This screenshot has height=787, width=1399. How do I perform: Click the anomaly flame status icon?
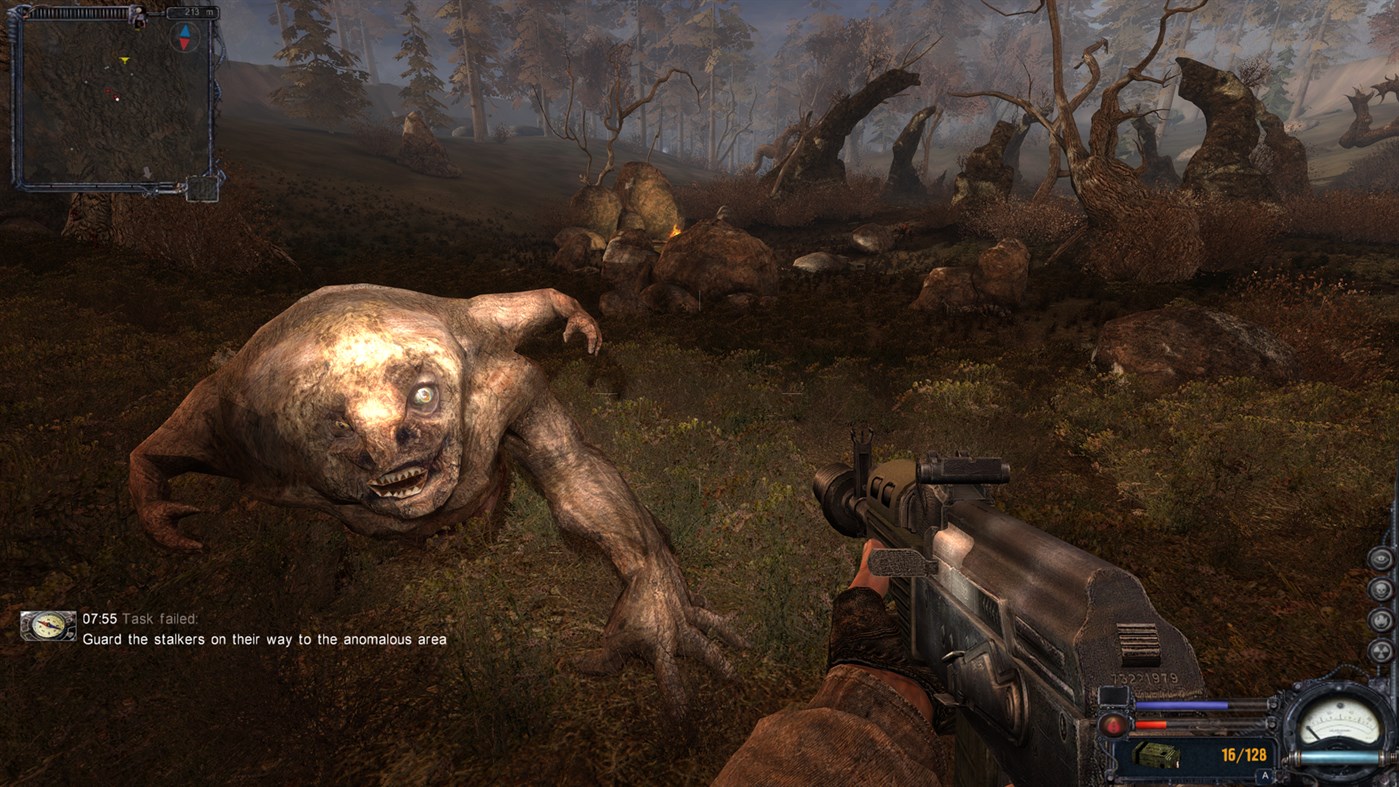[x=1381, y=620]
